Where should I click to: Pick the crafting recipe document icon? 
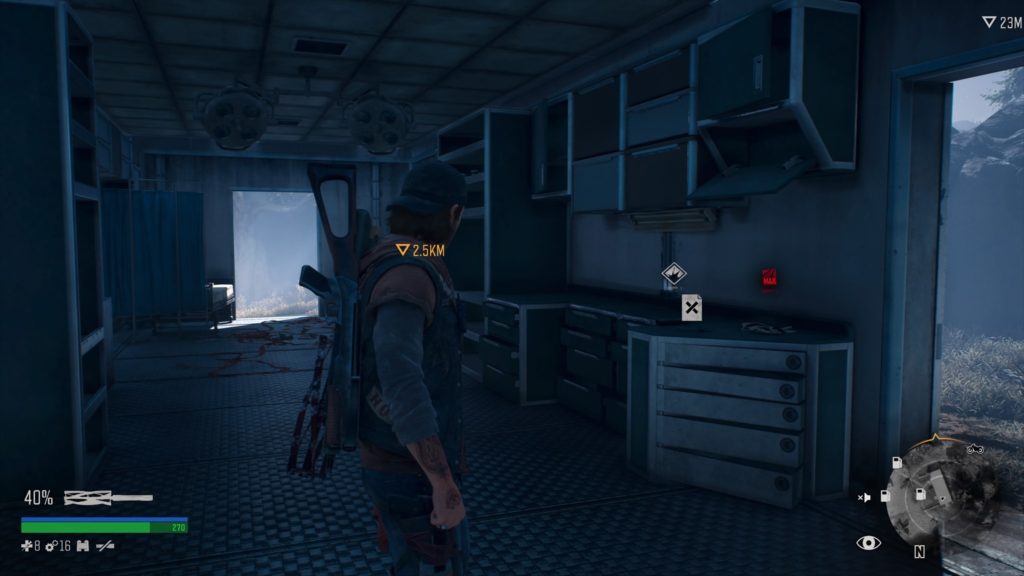691,307
